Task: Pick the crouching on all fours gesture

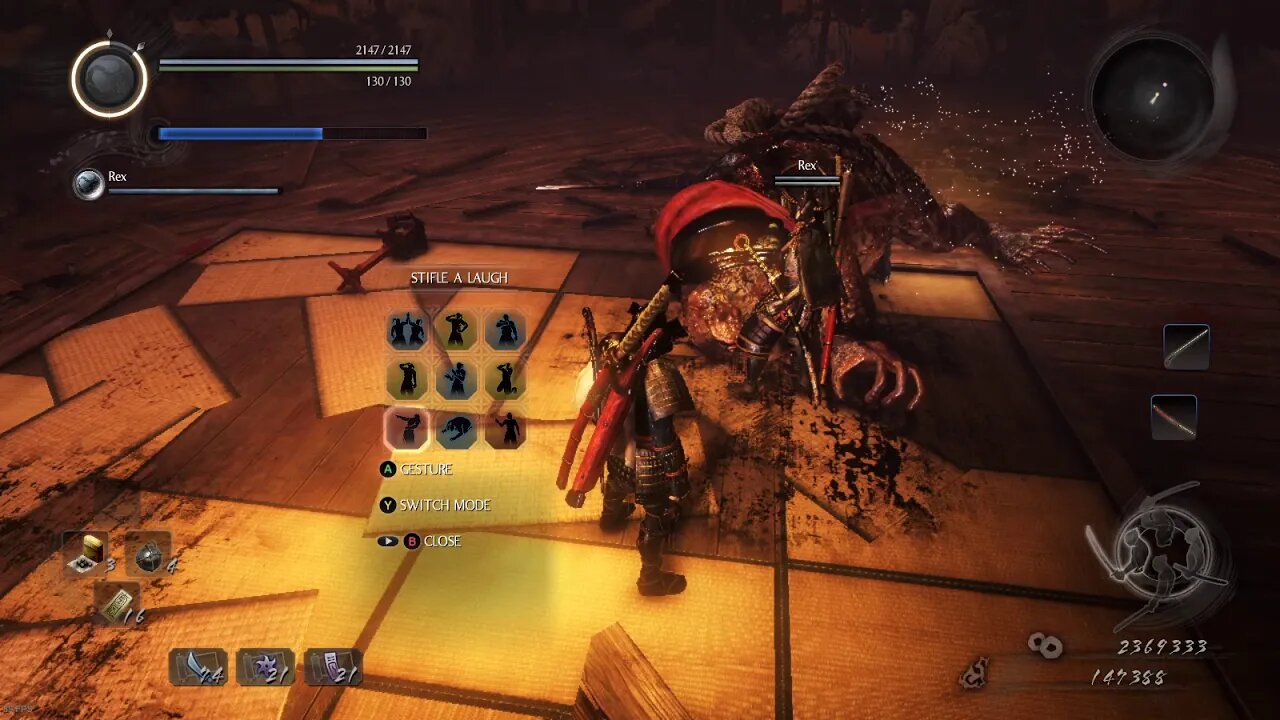Action: (456, 429)
